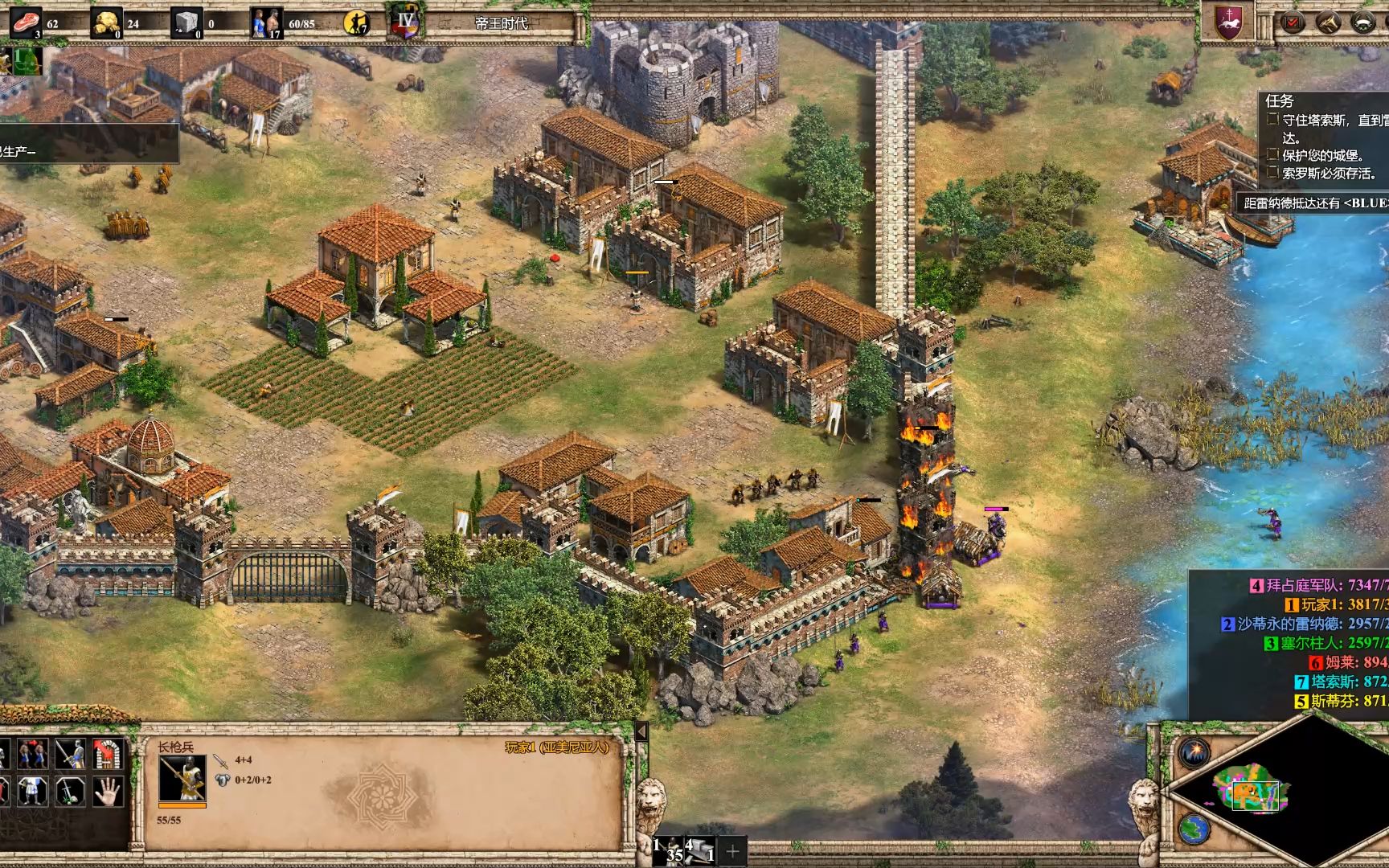The width and height of the screenshot is (1389, 868).
Task: Activate the swordsman attack stance icon
Action: point(70,755)
